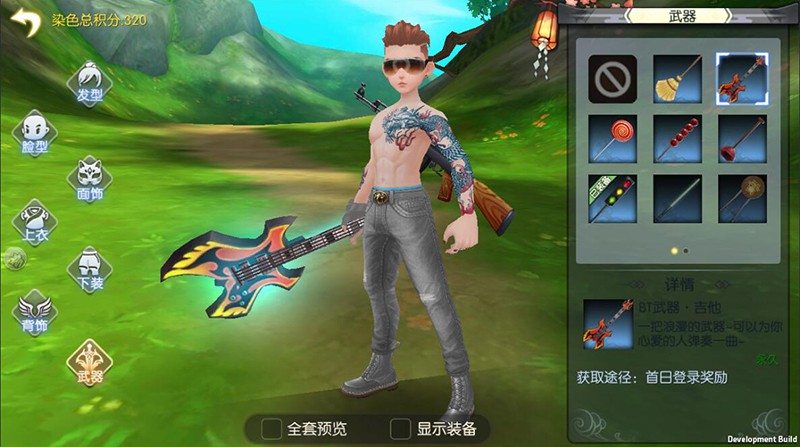
Task: Go back with the arrow button
Action: tap(25, 22)
